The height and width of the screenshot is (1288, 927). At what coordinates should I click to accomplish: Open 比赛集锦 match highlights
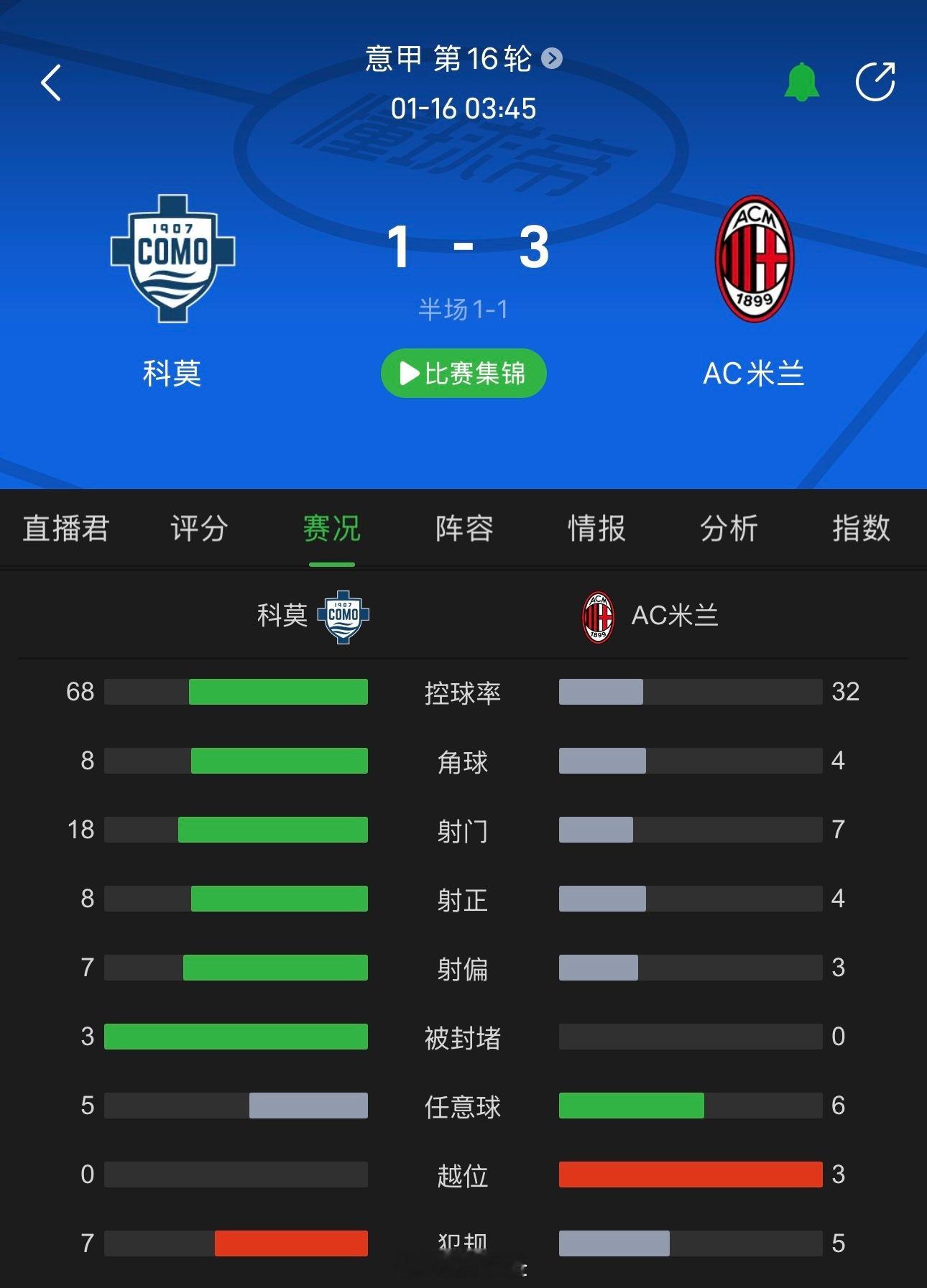coord(463,373)
